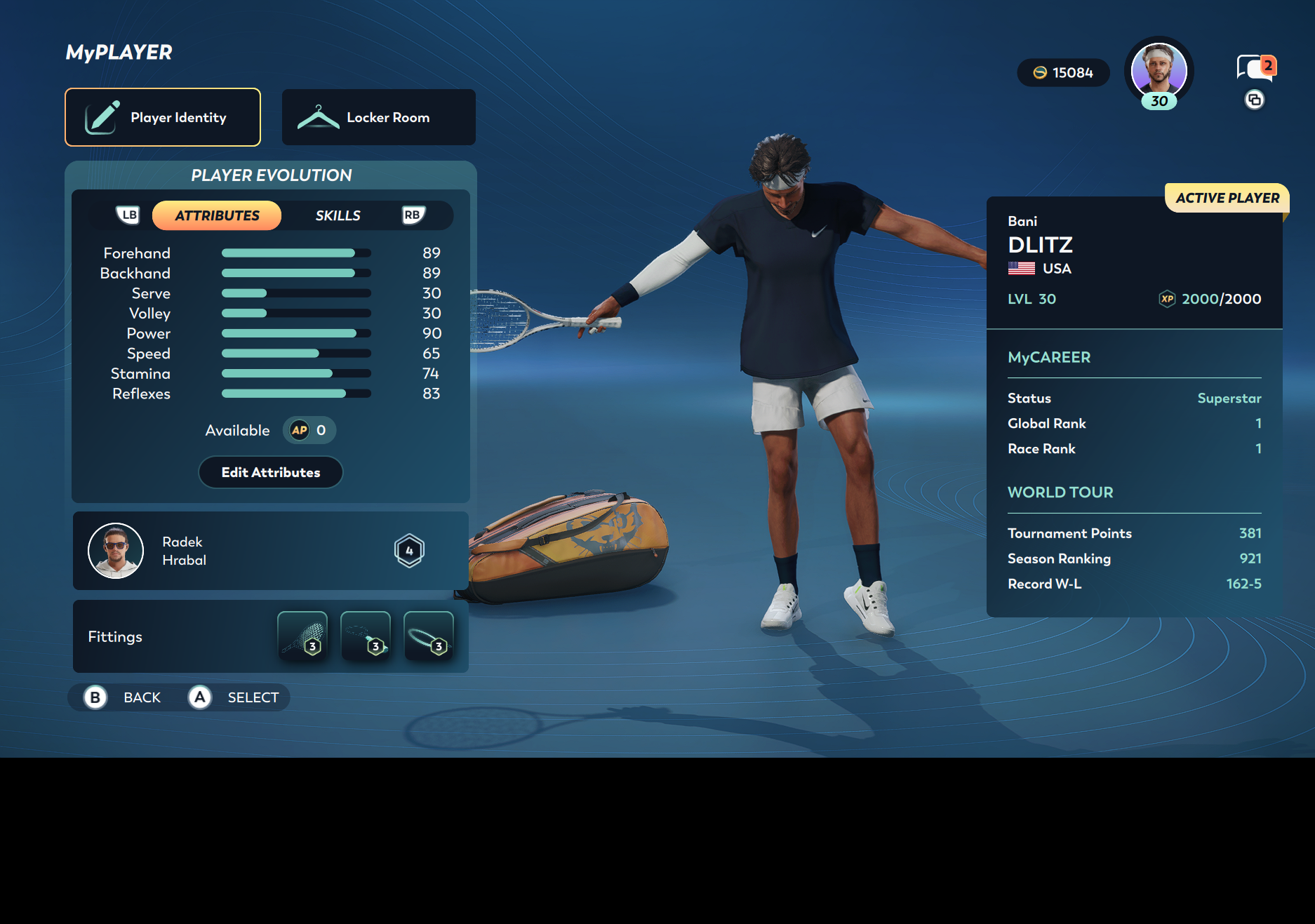Open the player profile avatar
Screen dimensions: 1315x924
1159,72
